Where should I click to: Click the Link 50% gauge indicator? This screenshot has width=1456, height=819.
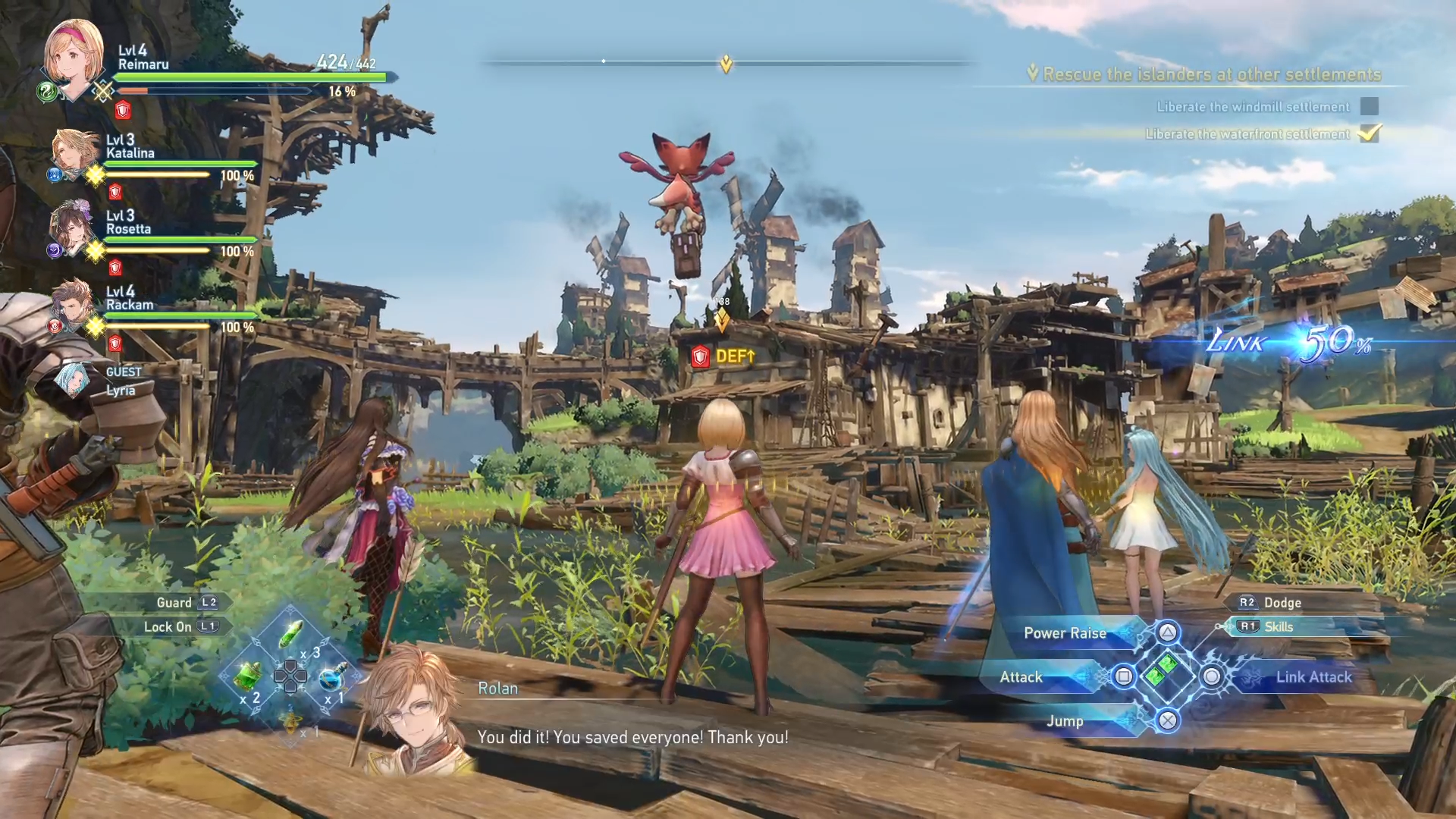click(1289, 343)
